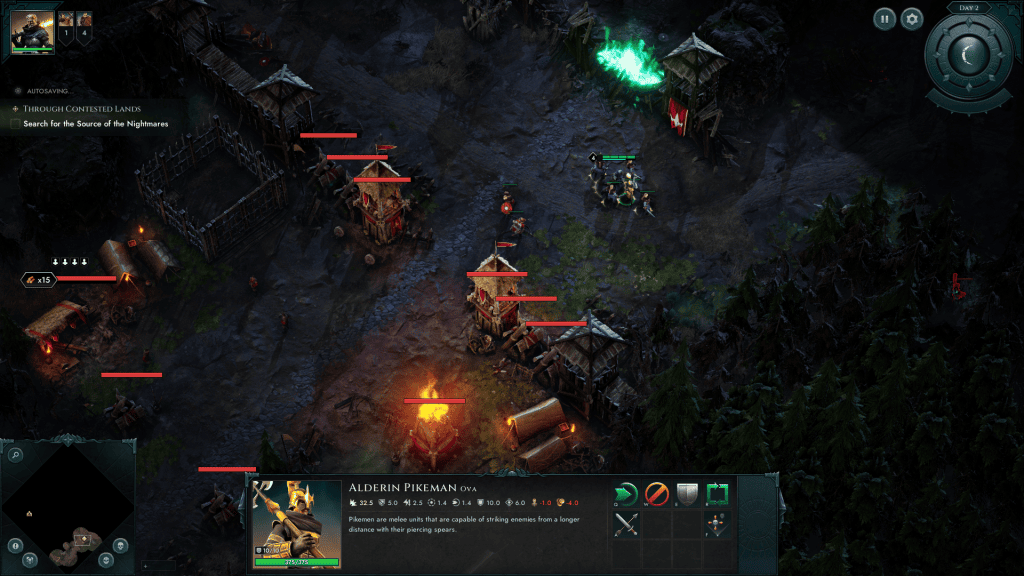Click the Alderin Pikeman unit portrait
Viewport: 1024px width, 576px height.
pyautogui.click(x=297, y=518)
